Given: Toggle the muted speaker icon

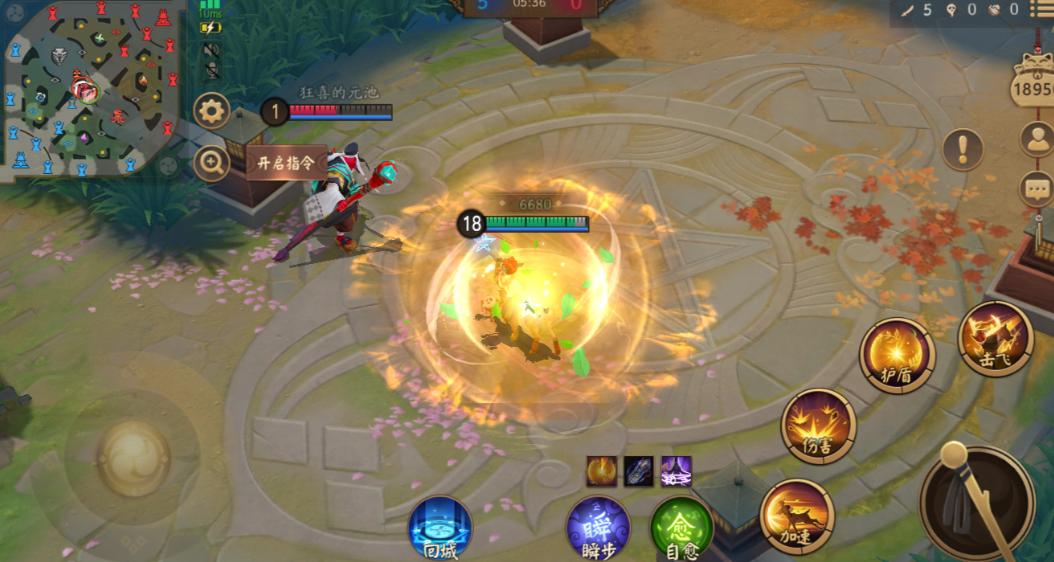Looking at the screenshot, I should click(211, 49).
